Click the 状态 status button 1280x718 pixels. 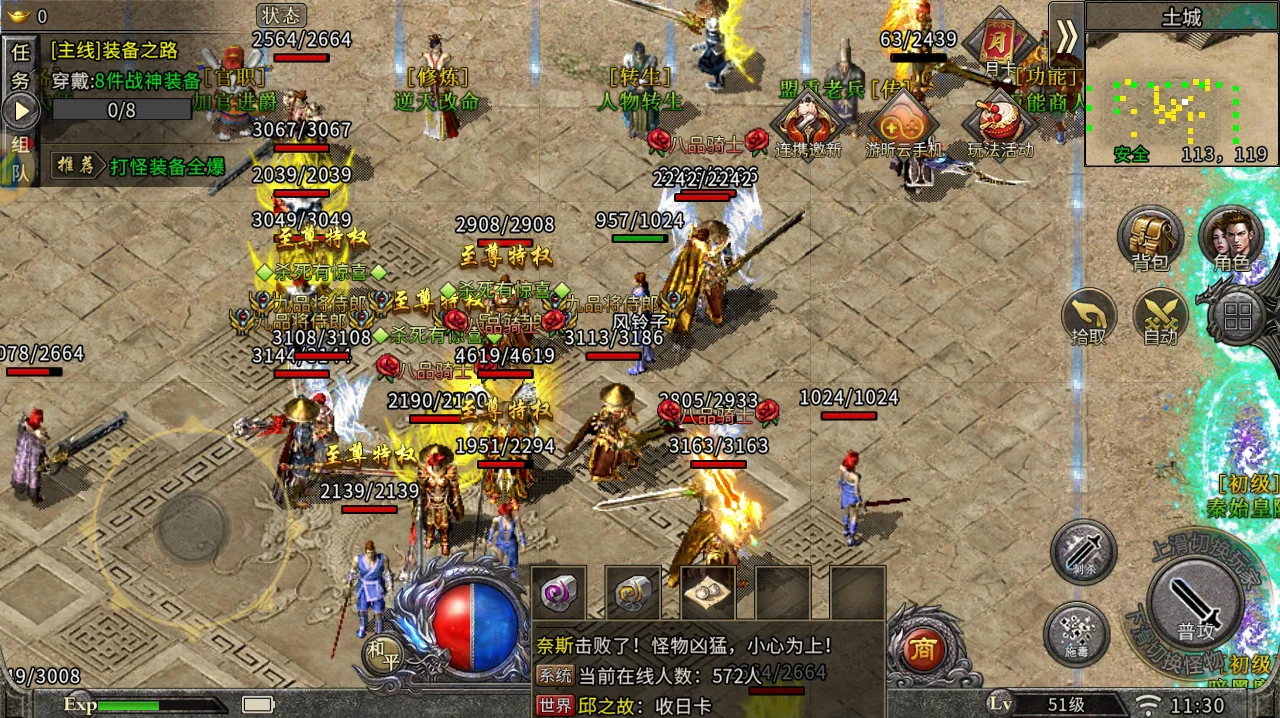click(x=281, y=15)
